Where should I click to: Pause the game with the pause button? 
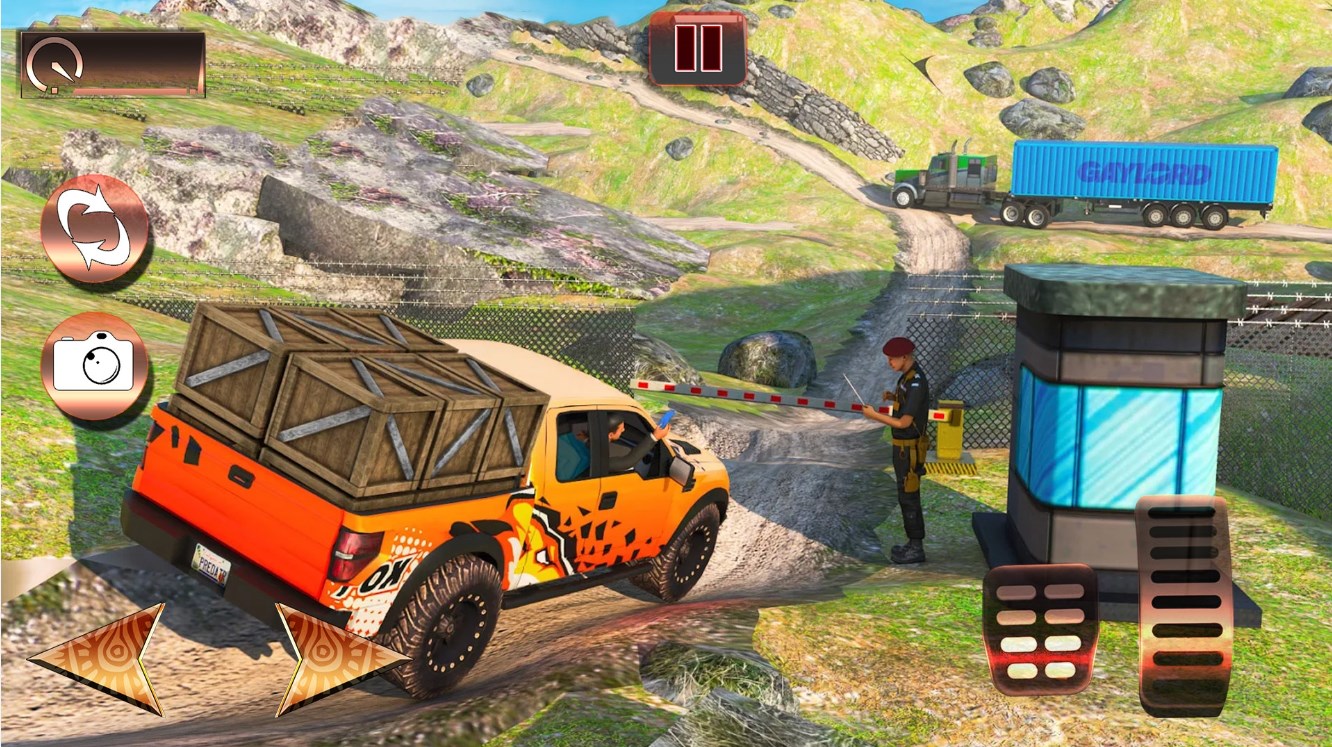(698, 47)
